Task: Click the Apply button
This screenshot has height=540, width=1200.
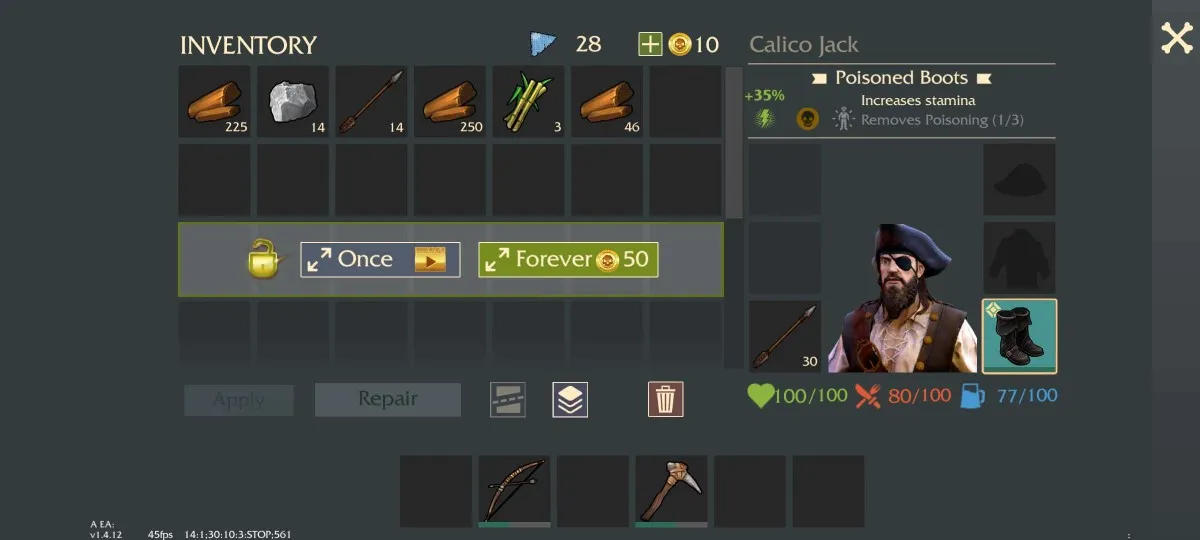Action: pos(239,400)
